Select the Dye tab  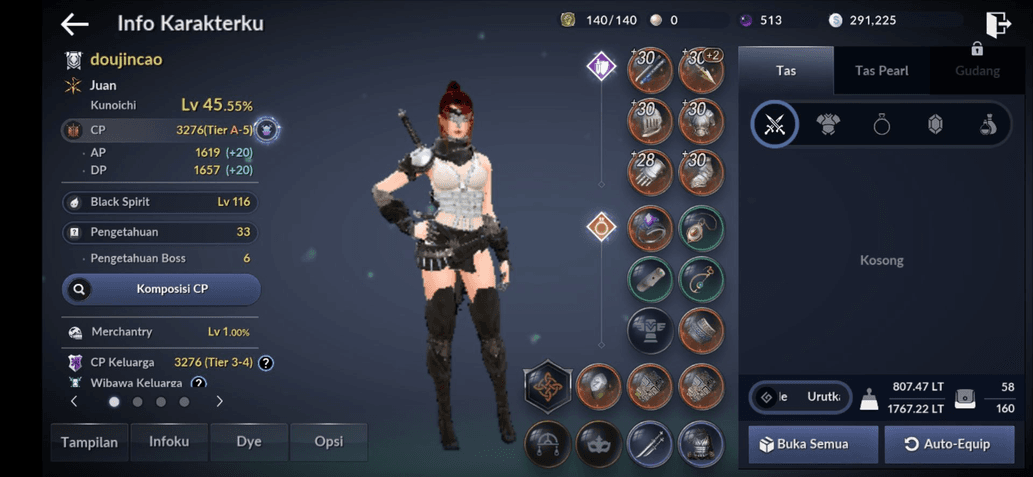coord(249,442)
